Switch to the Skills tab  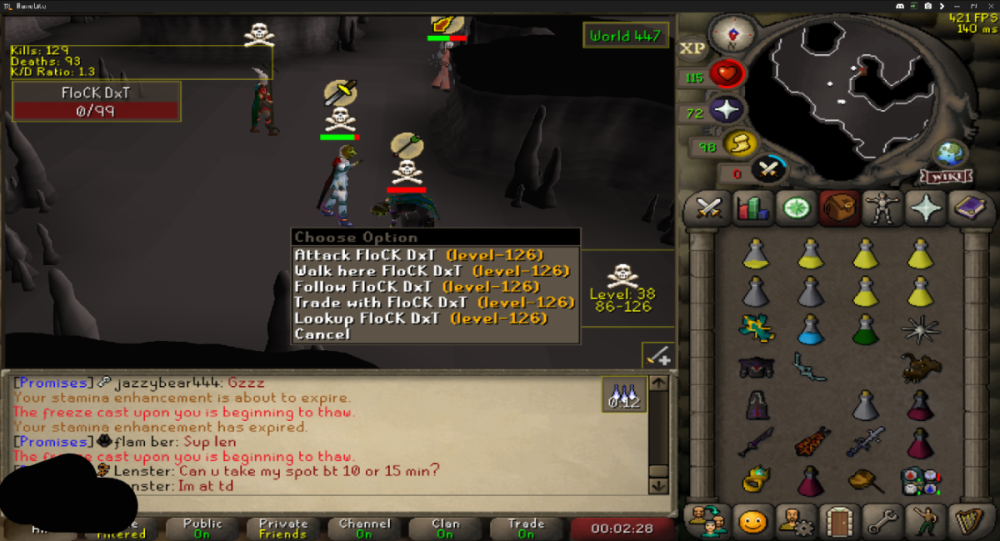point(750,208)
